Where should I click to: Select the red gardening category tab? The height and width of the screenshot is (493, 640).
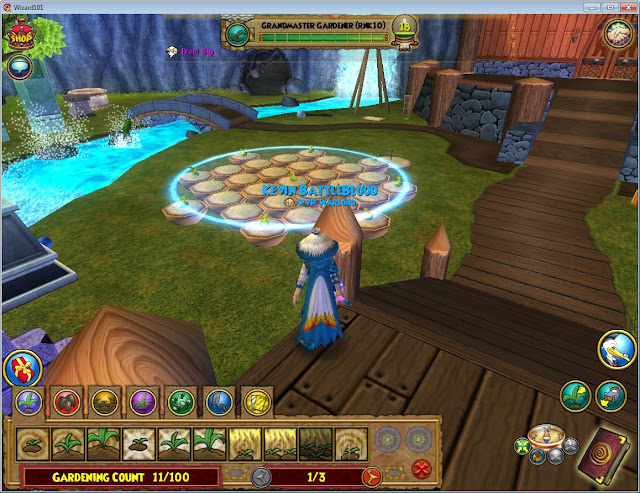point(64,402)
